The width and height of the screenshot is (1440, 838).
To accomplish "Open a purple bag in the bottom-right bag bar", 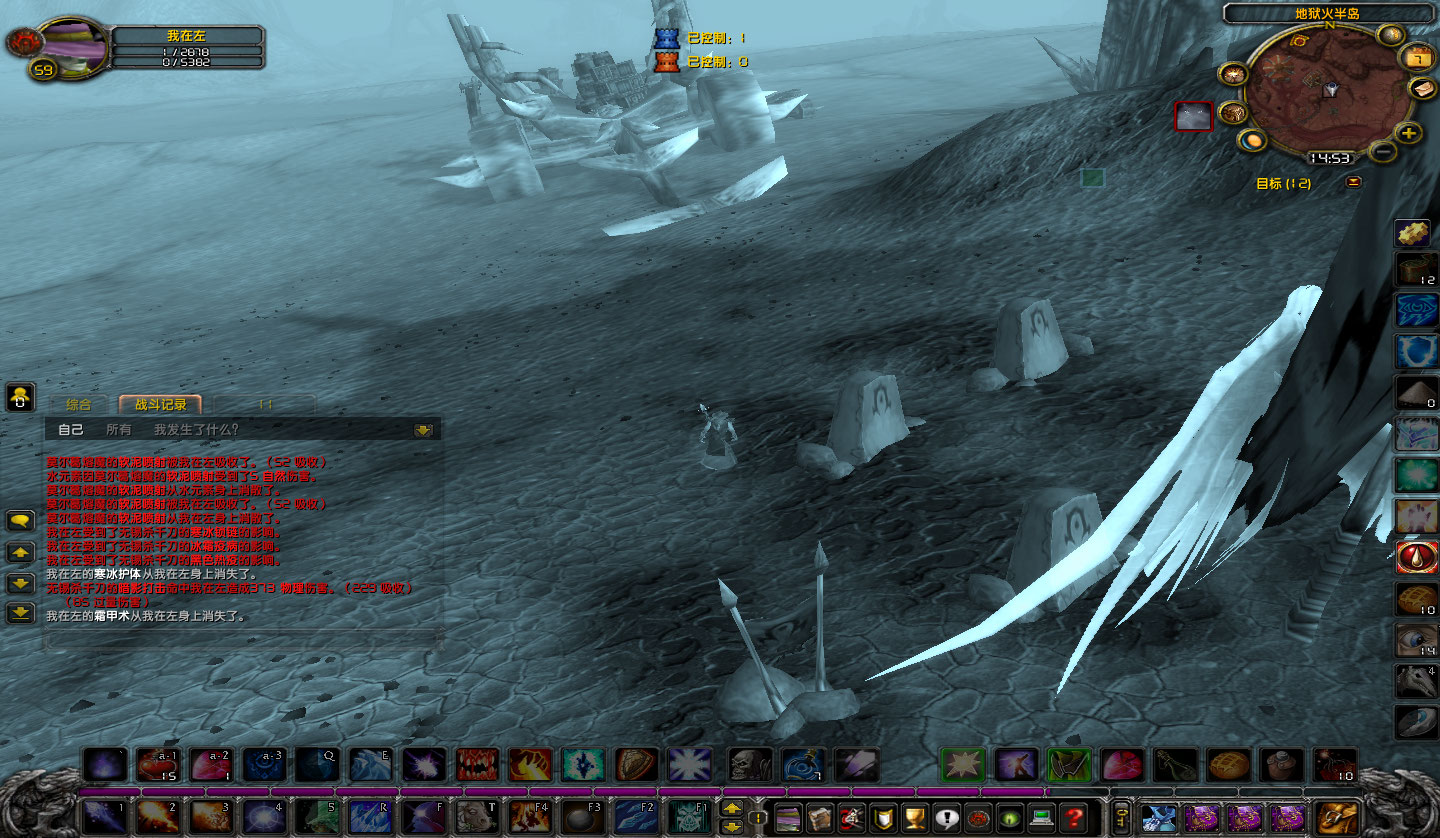I will 1202,817.
